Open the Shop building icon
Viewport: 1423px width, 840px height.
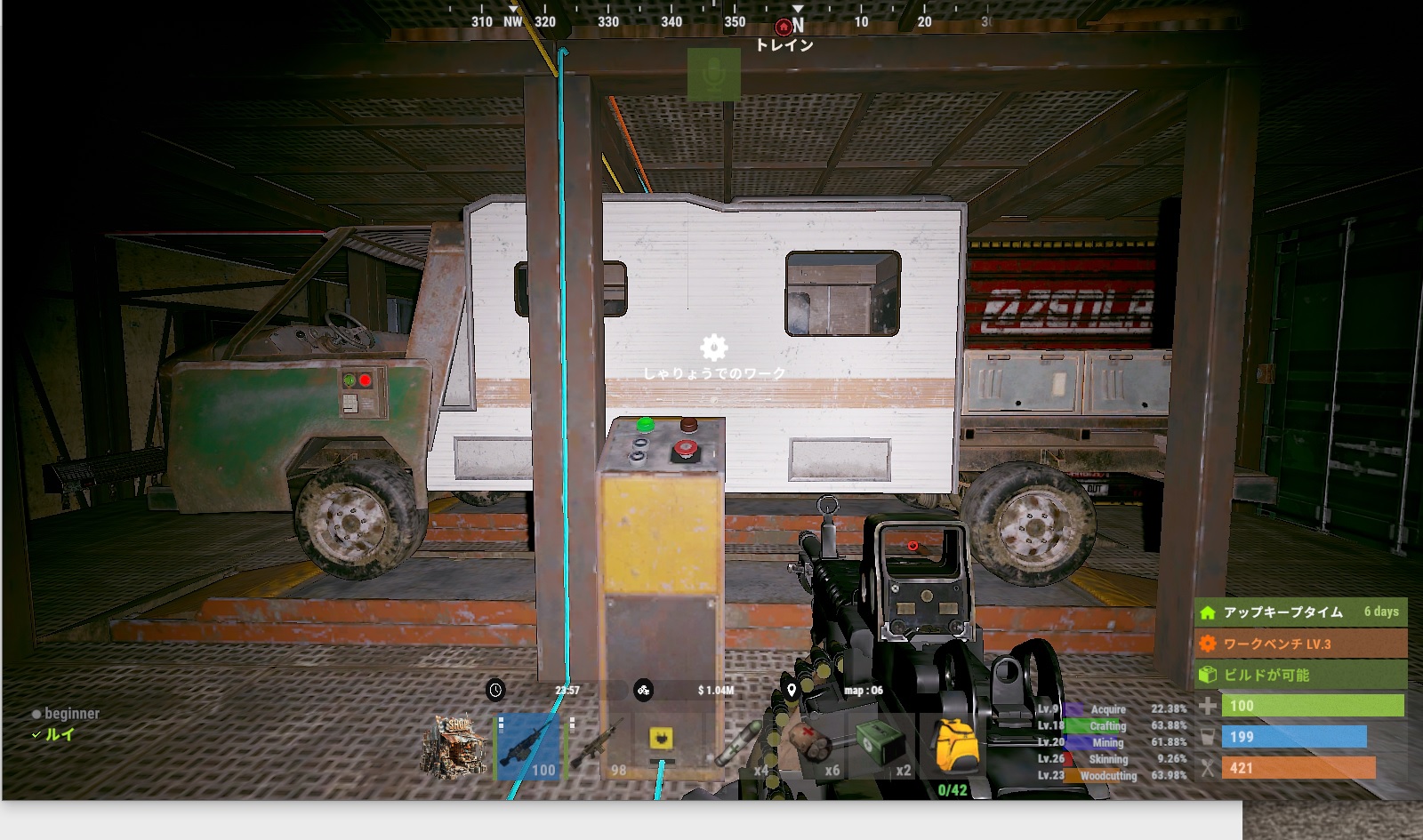point(455,748)
